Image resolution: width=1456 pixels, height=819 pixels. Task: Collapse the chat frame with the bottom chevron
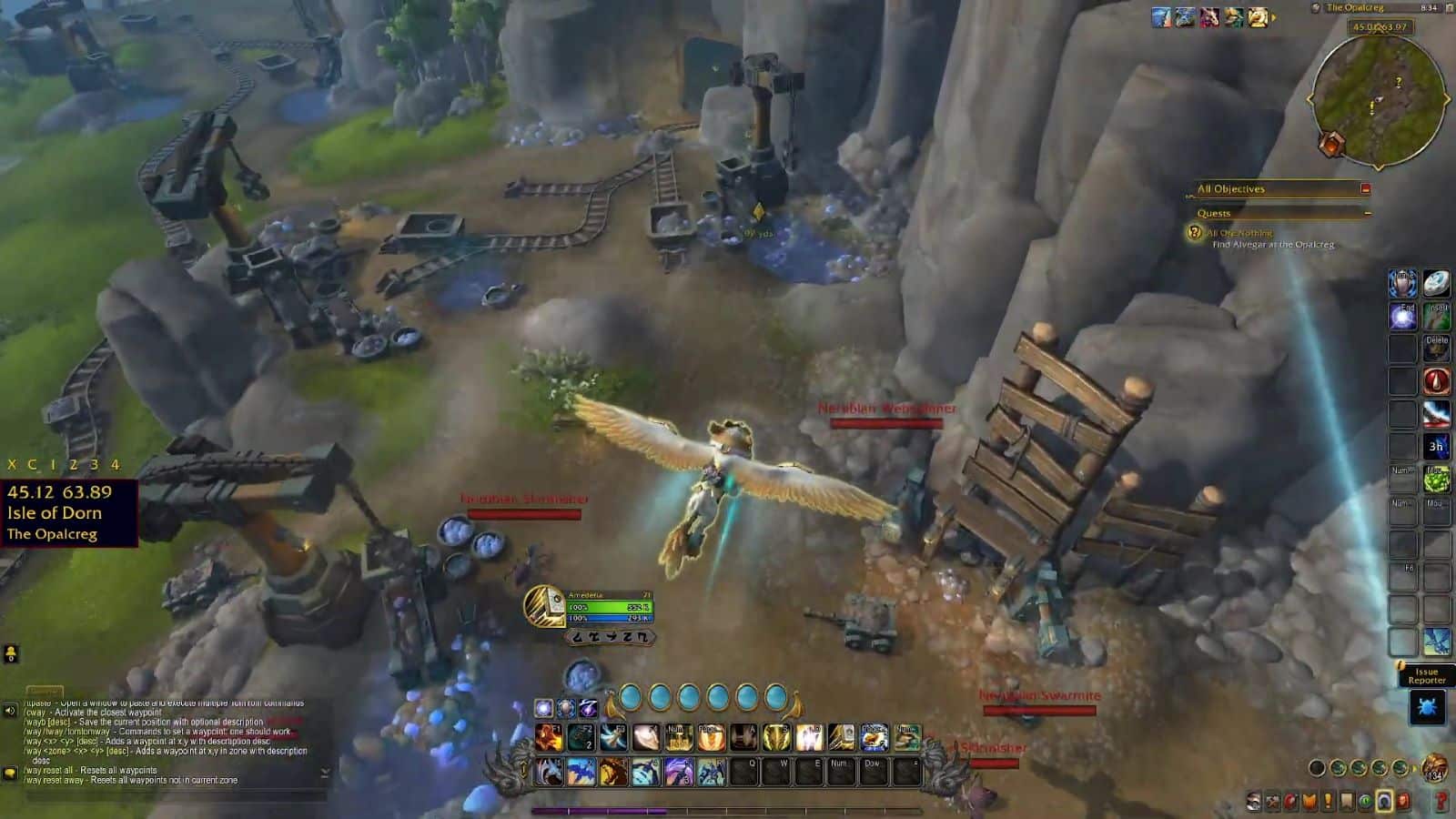(x=325, y=773)
